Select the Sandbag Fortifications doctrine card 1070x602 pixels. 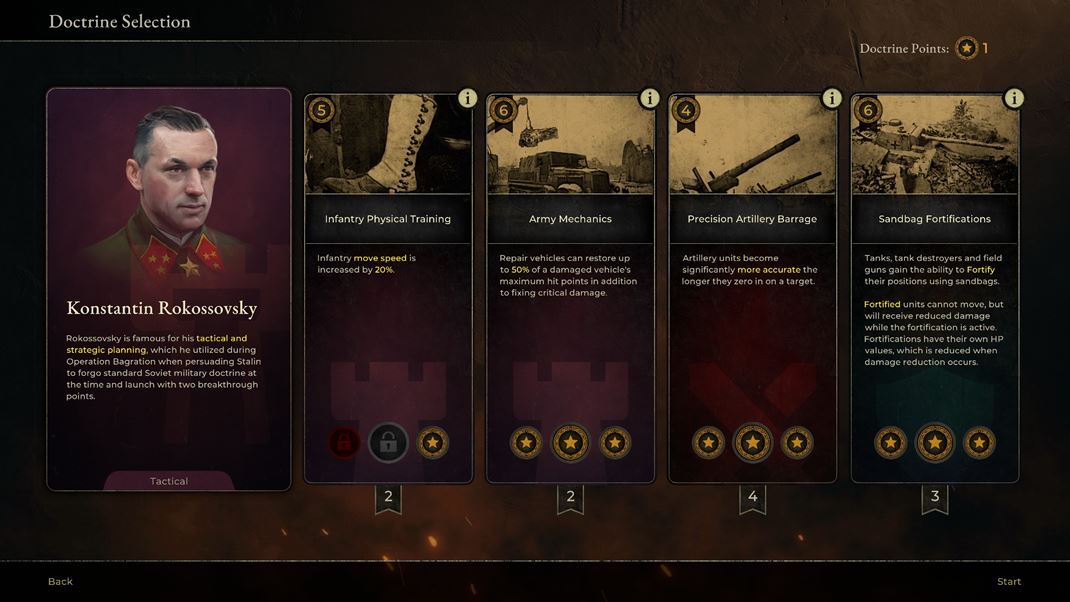pos(934,290)
